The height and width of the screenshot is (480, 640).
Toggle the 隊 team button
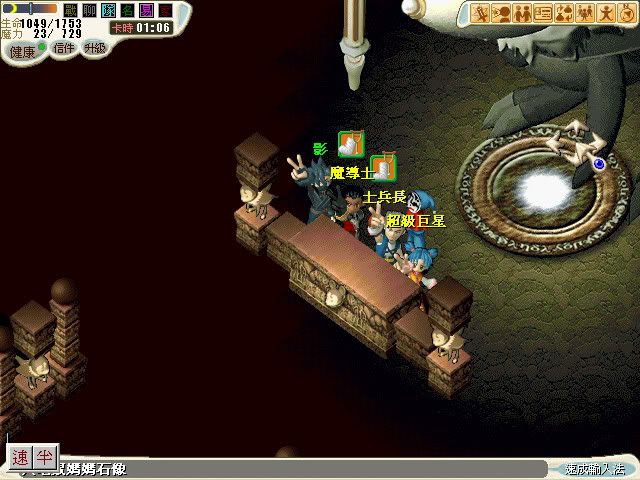(108, 10)
